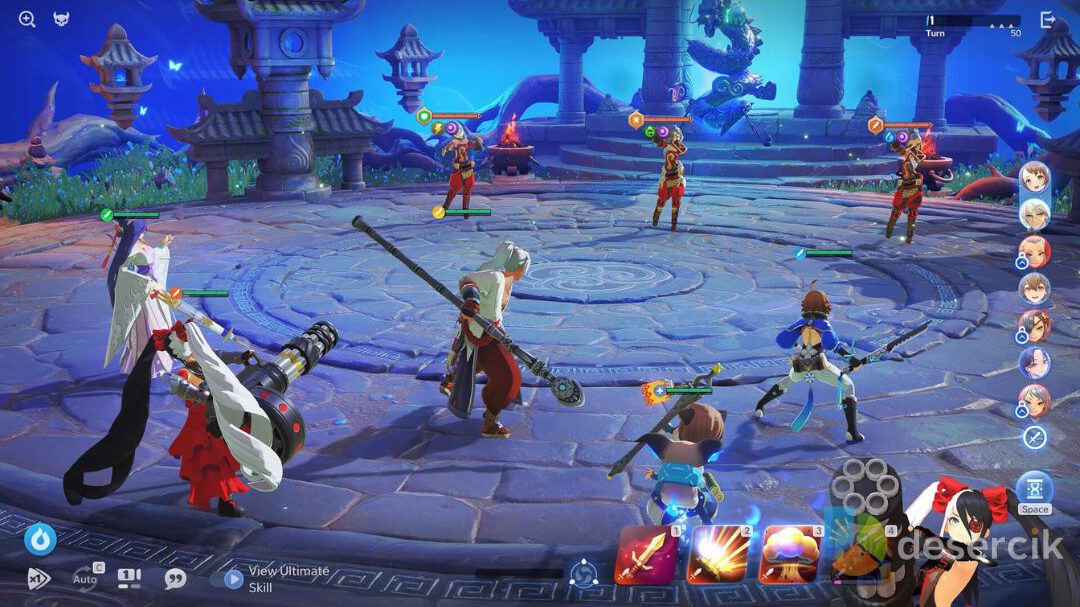Select the top portrait in turn order
Screen dimensions: 1080x607
pos(1034,178)
